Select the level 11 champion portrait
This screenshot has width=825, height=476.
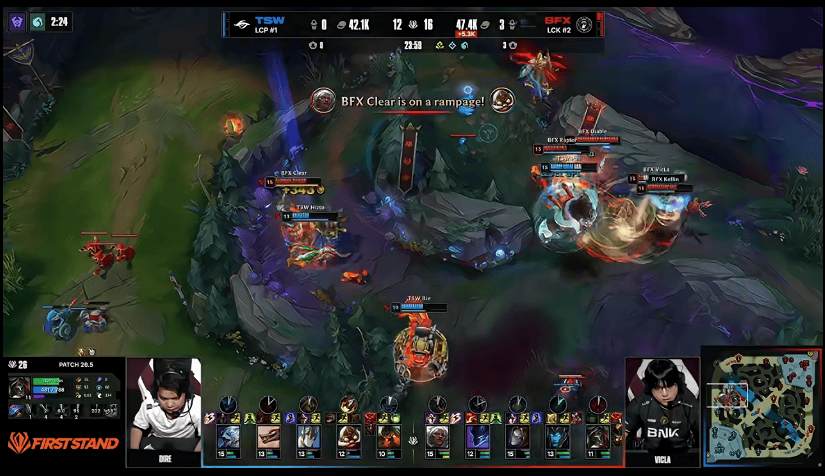(597, 437)
